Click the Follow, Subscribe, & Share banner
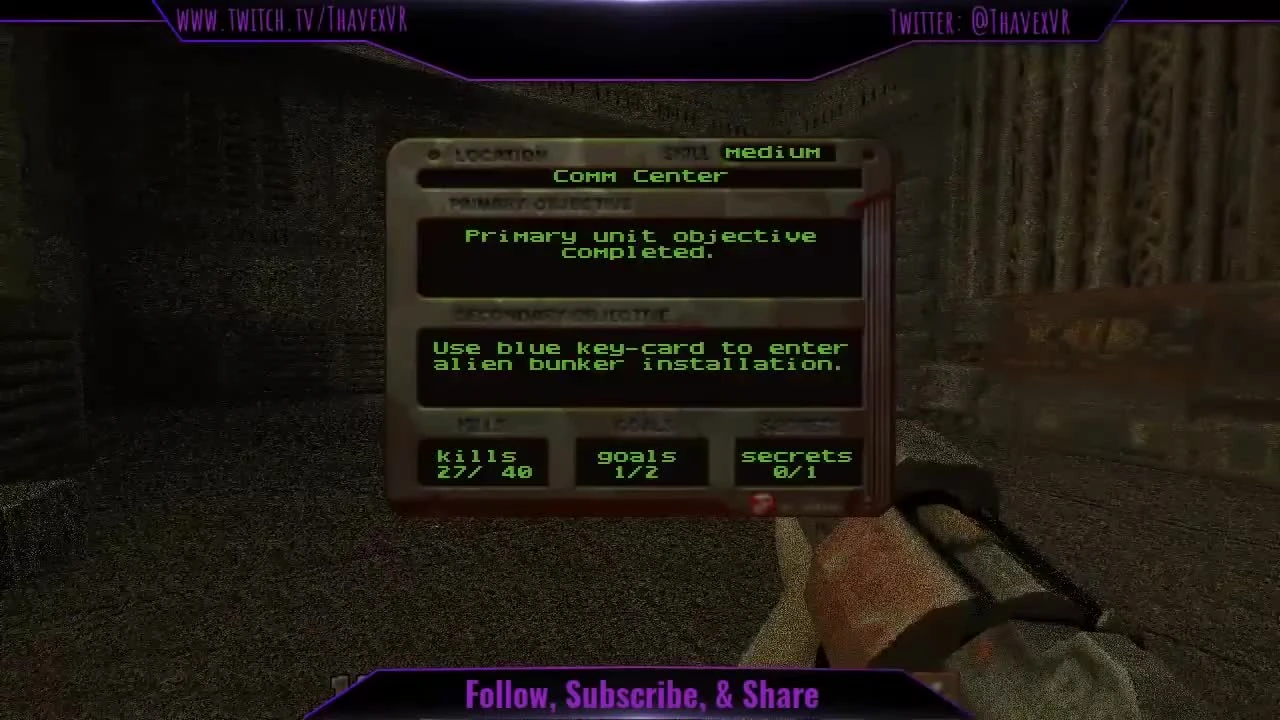The height and width of the screenshot is (720, 1280). coord(640,695)
